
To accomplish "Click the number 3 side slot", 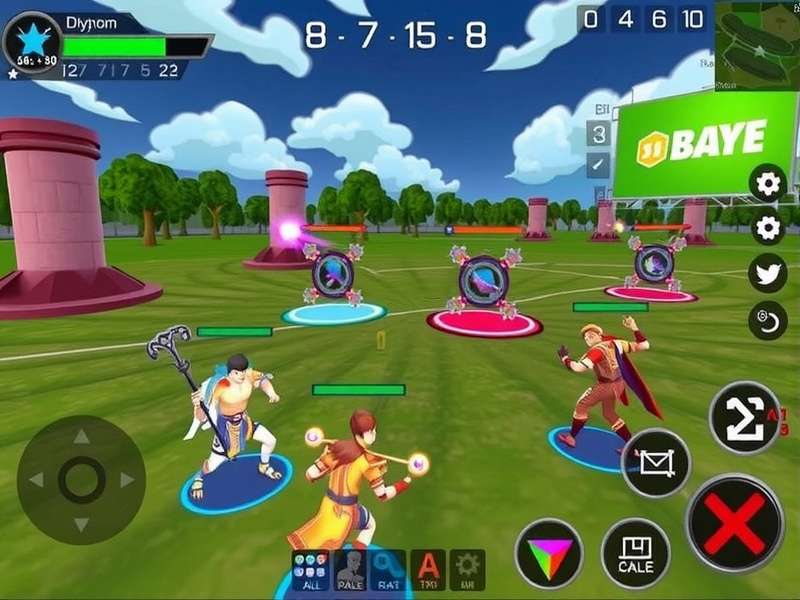I will click(598, 134).
